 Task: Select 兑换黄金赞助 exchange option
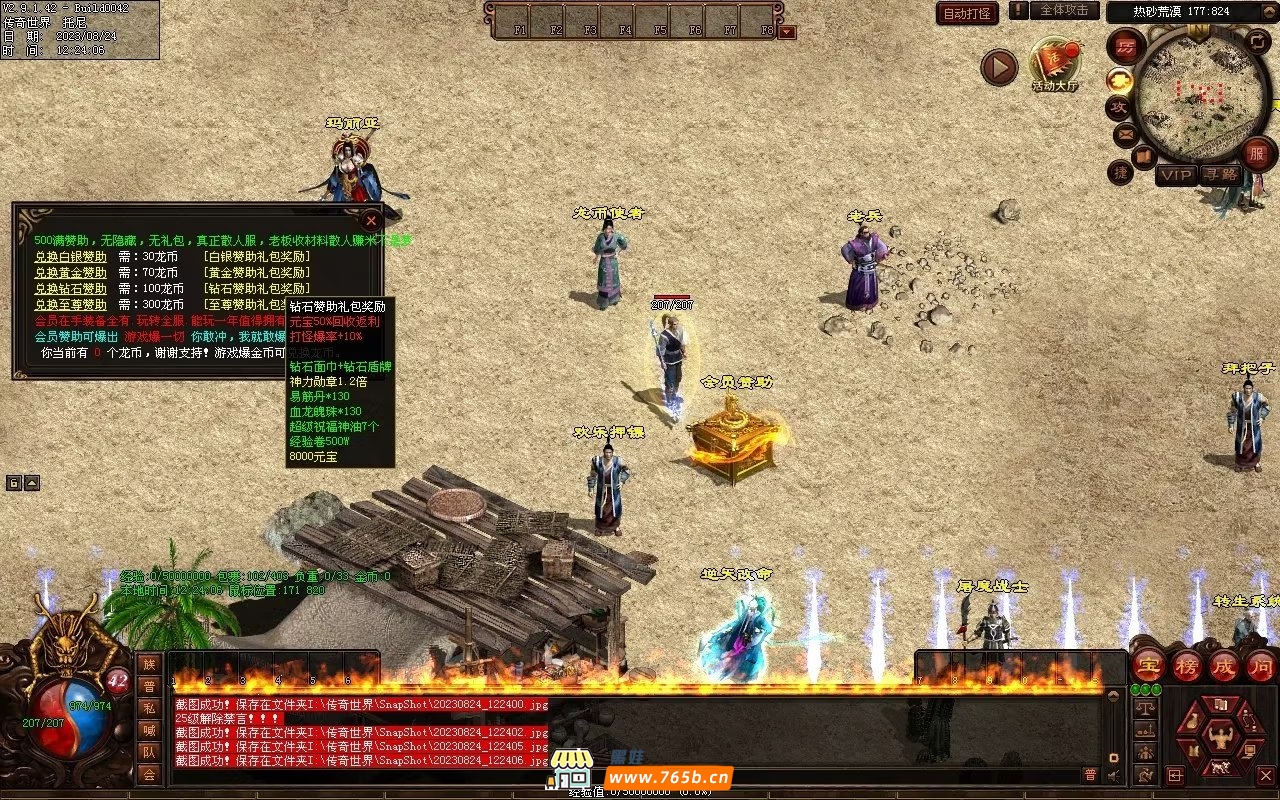[x=70, y=272]
